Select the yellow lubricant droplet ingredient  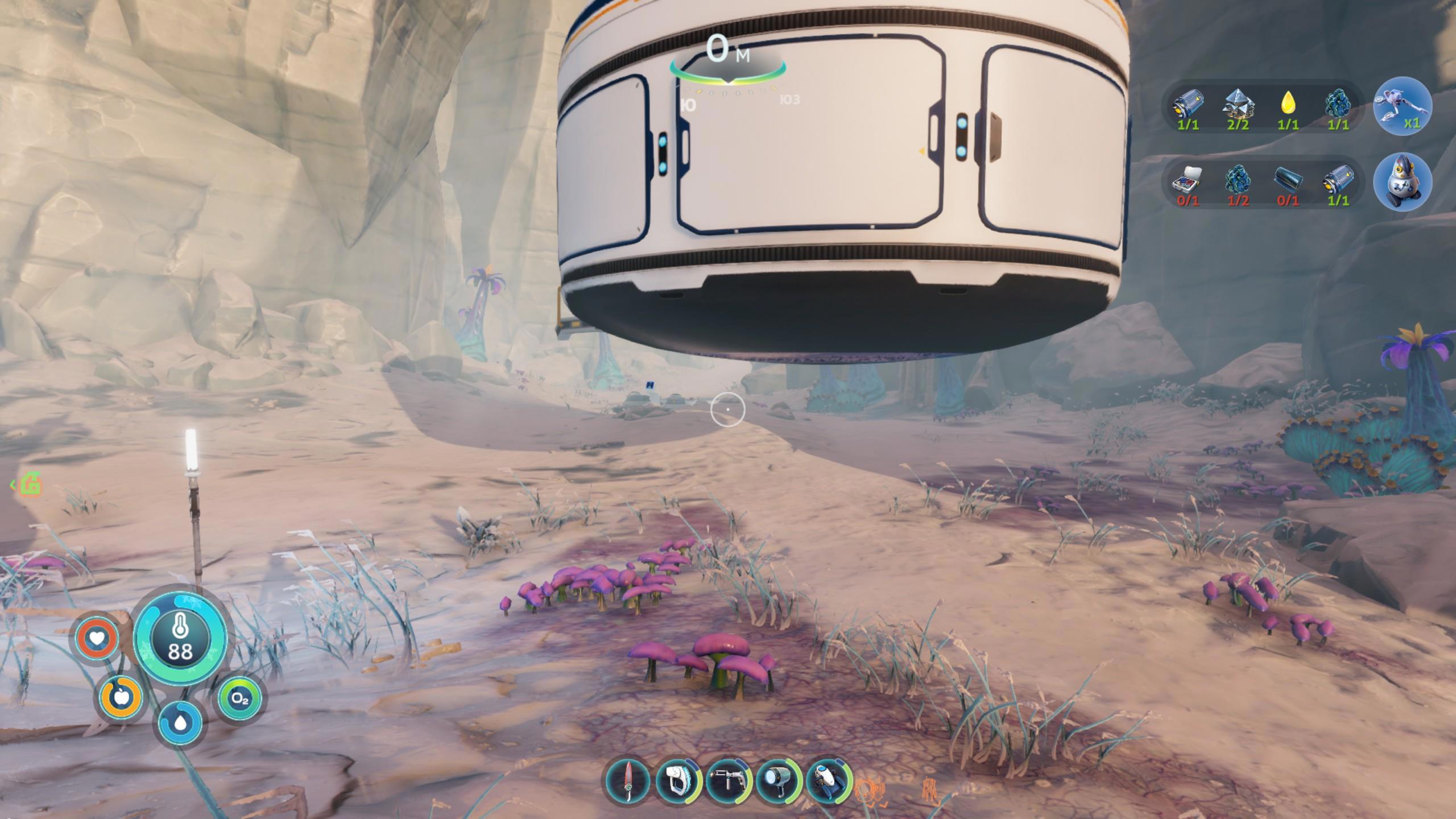[x=1288, y=104]
